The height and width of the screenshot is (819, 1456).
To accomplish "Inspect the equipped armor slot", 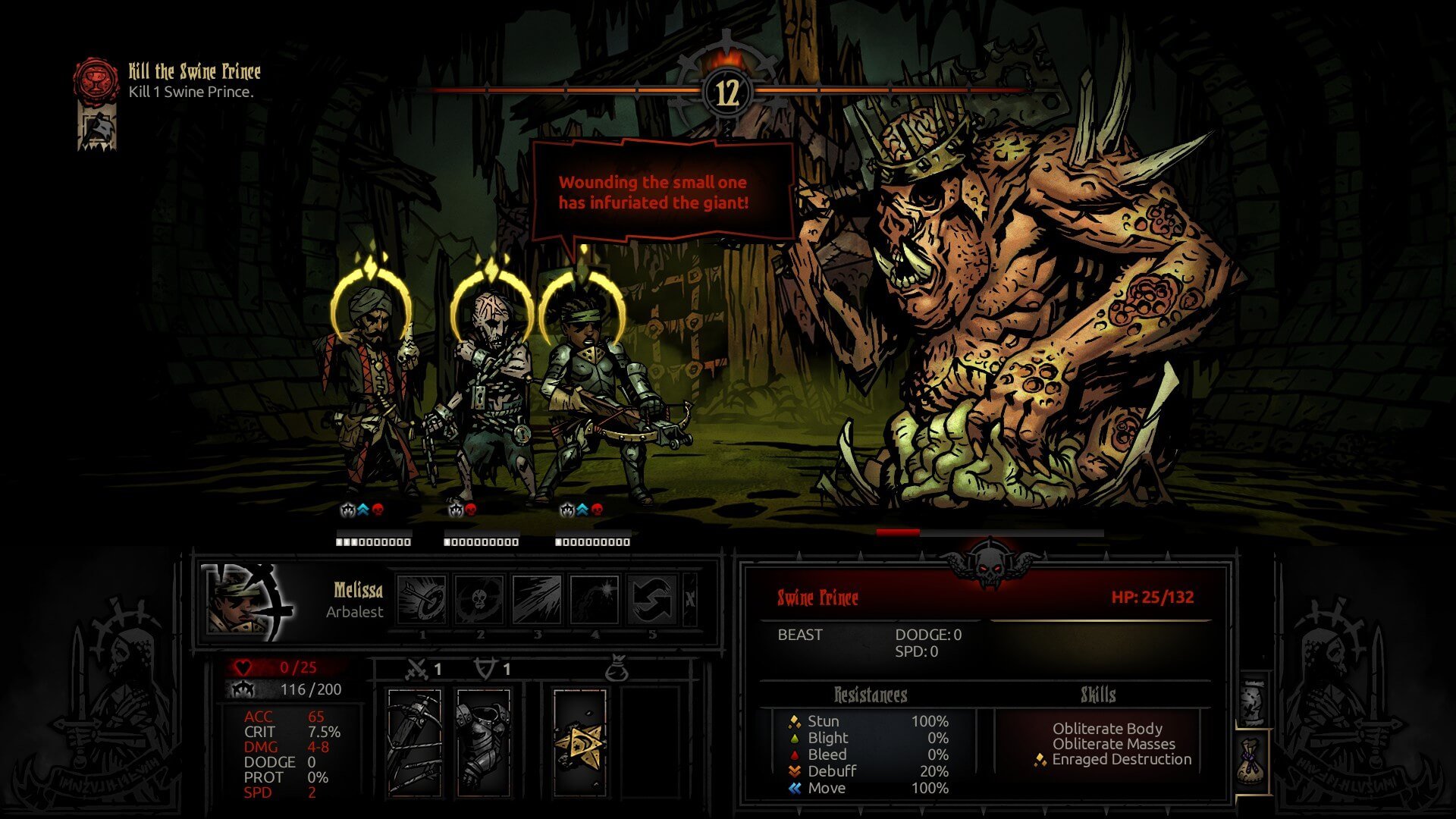I will tap(484, 742).
